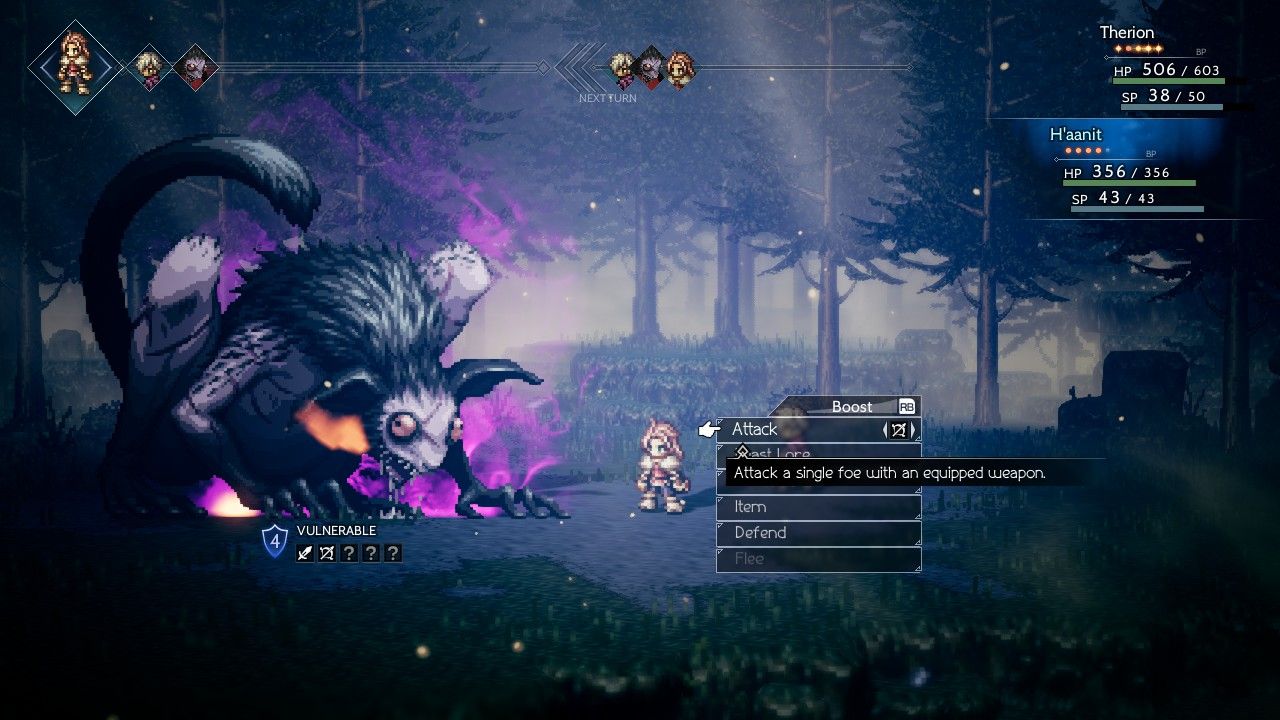
Task: Click the left weapon-switch arrow beside Attack
Action: coord(885,430)
